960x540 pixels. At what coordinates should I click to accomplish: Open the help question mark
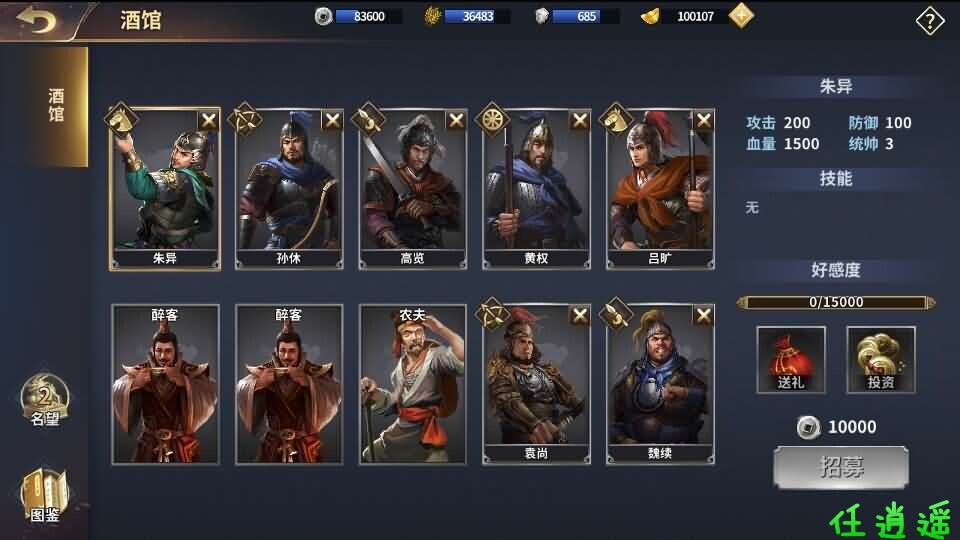pyautogui.click(x=930, y=20)
